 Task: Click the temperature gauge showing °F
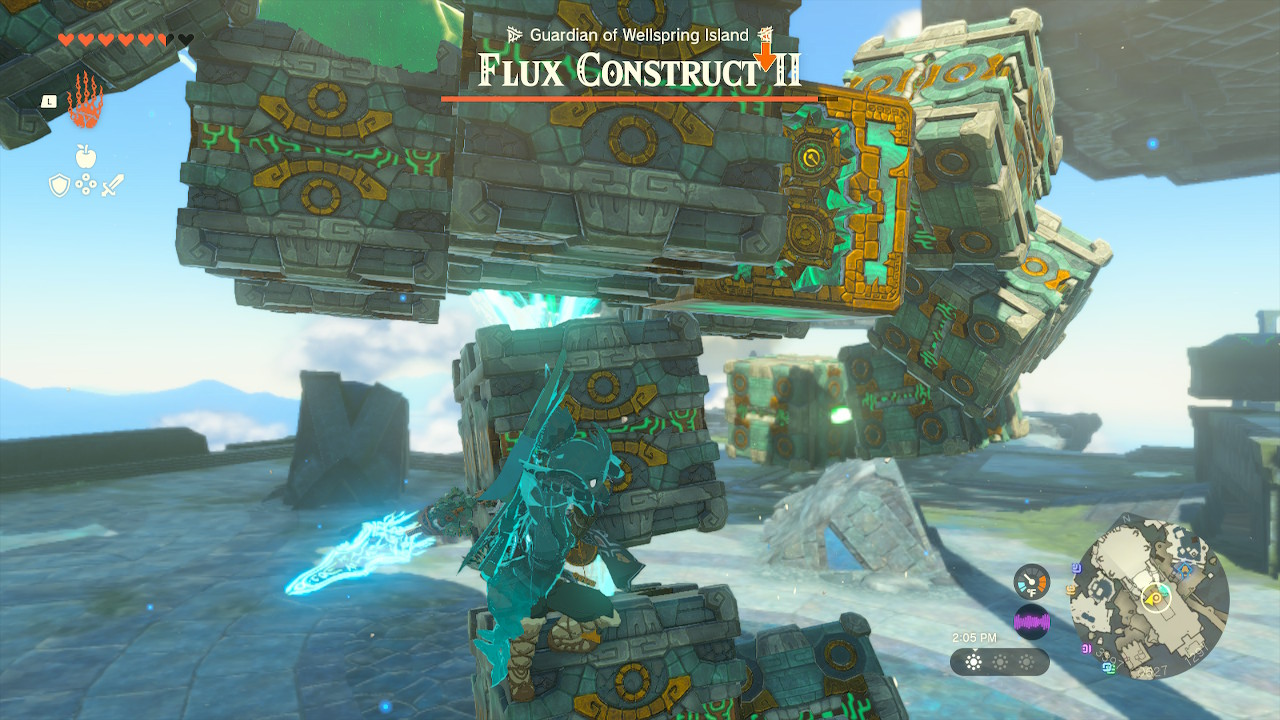point(1032,581)
